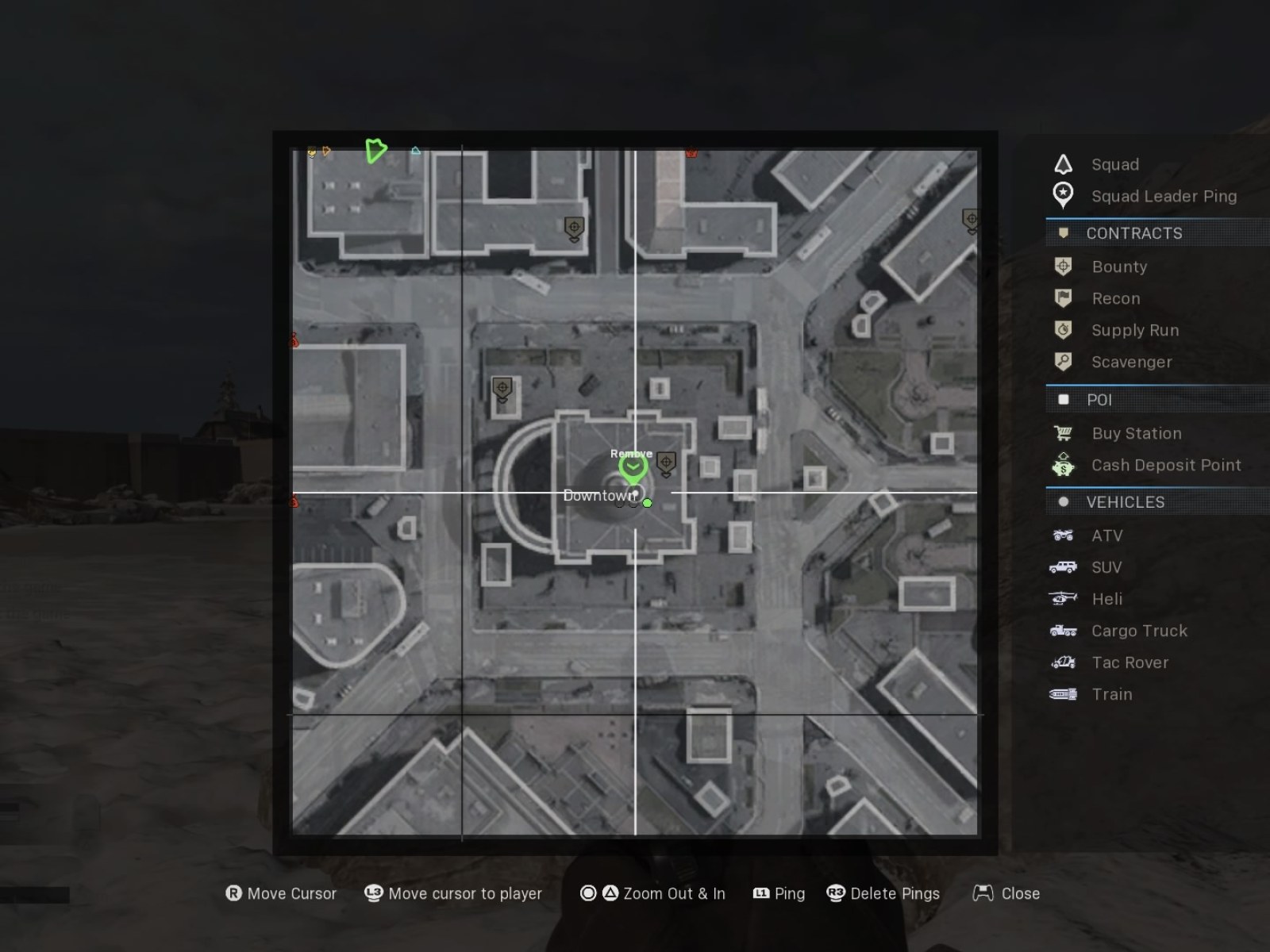Screen dimensions: 1270x952
Task: Click the Downtown label on the map
Action: click(599, 495)
